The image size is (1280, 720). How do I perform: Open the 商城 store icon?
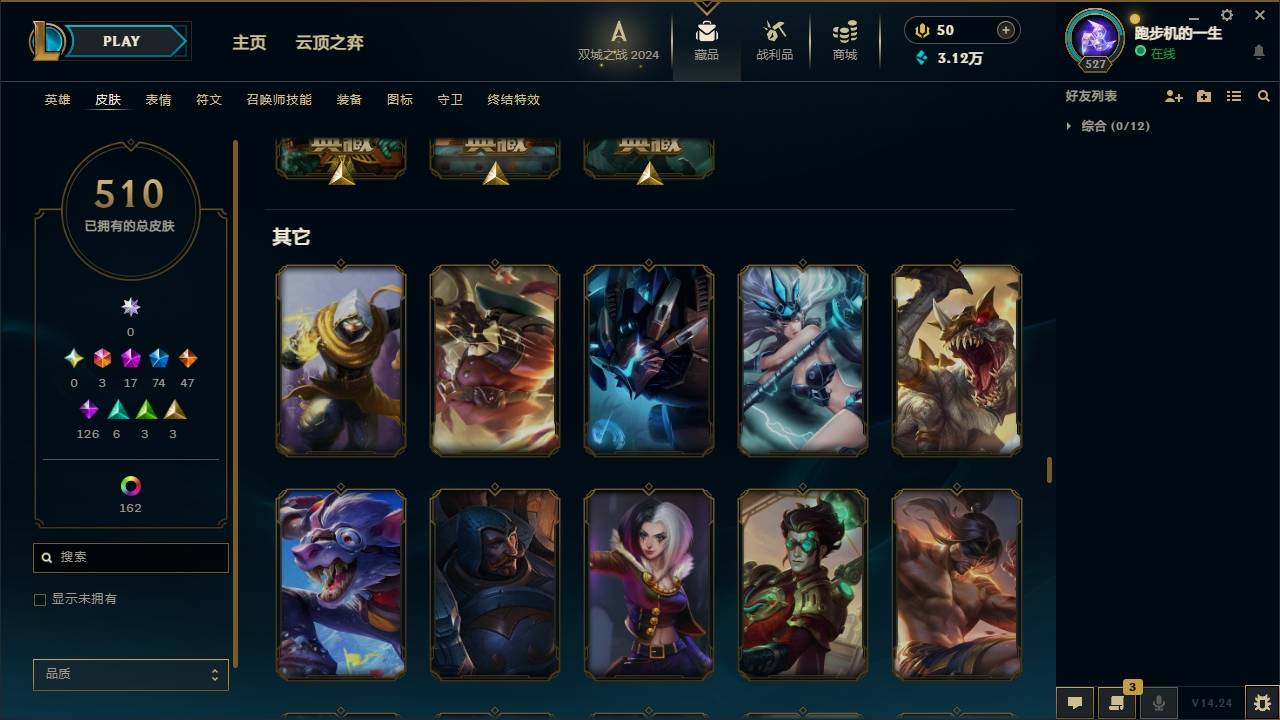(x=843, y=40)
